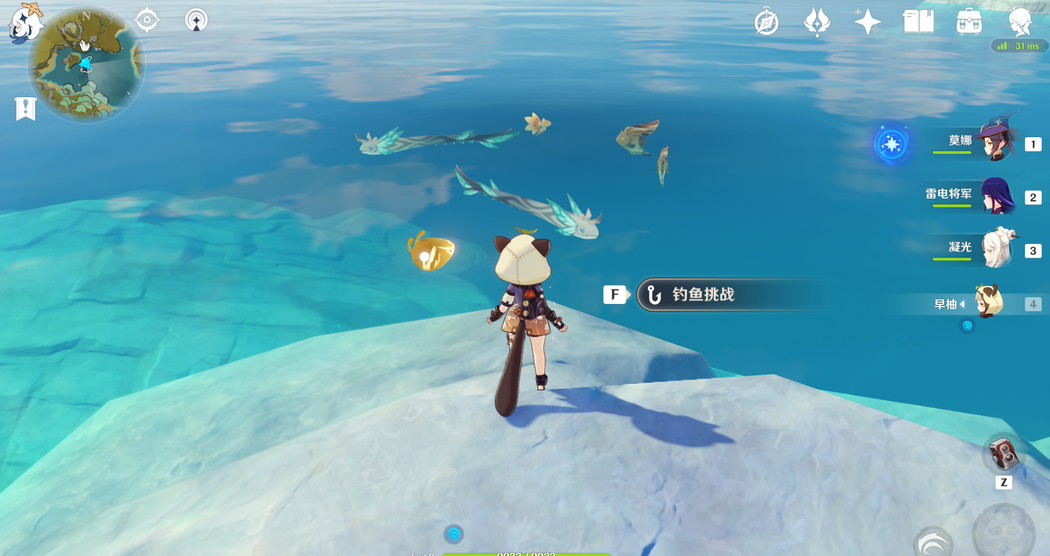Open the Paimon main menu
Image resolution: width=1050 pixels, height=556 pixels.
pyautogui.click(x=24, y=21)
